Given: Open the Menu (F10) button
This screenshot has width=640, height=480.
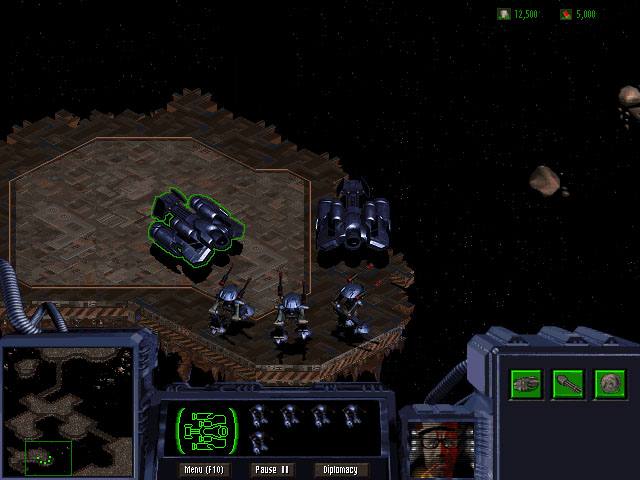Looking at the screenshot, I should pyautogui.click(x=203, y=469).
